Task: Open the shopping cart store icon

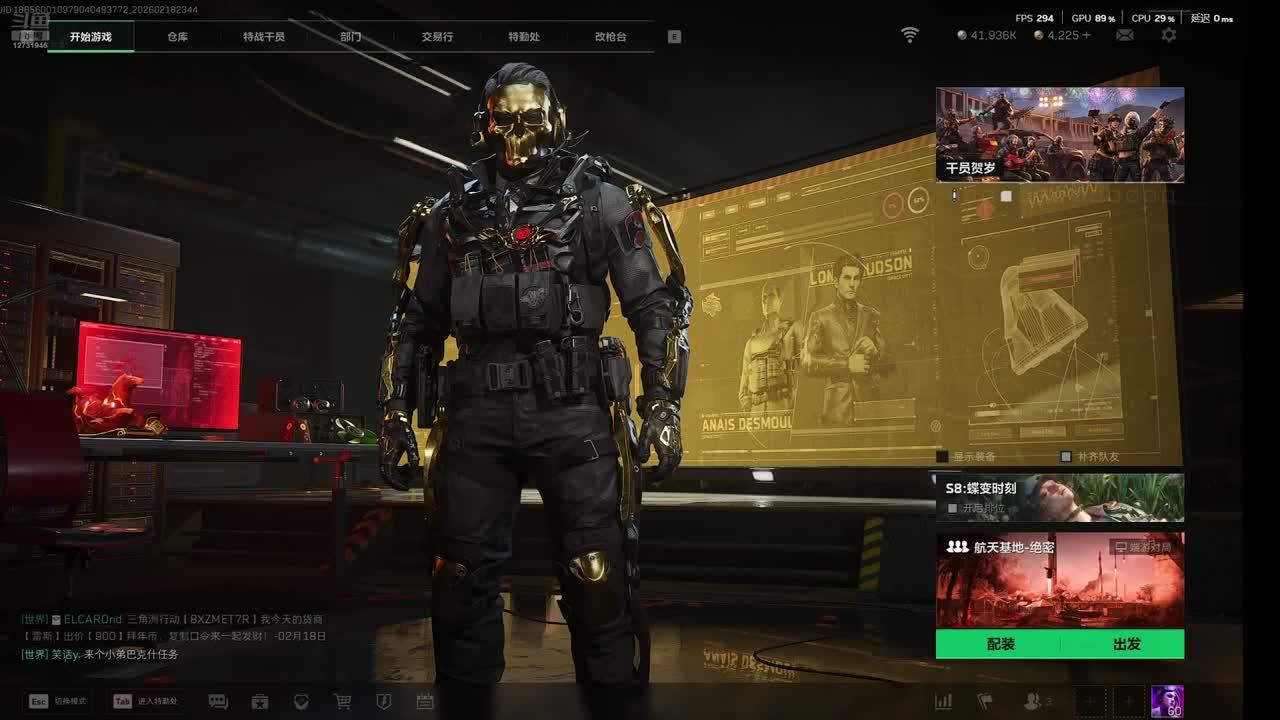Action: click(x=343, y=702)
